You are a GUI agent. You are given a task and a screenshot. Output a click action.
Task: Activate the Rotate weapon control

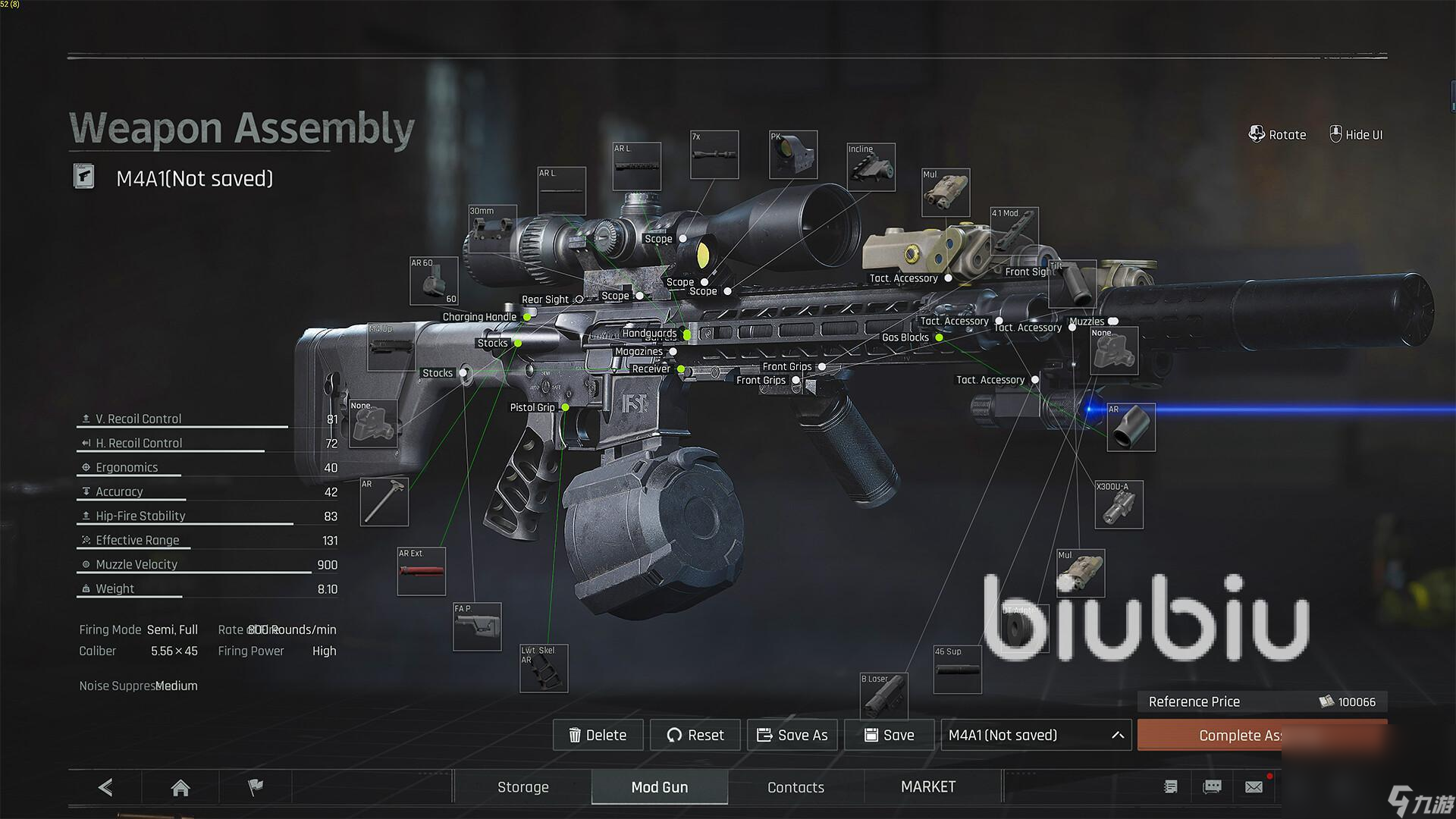point(1278,135)
